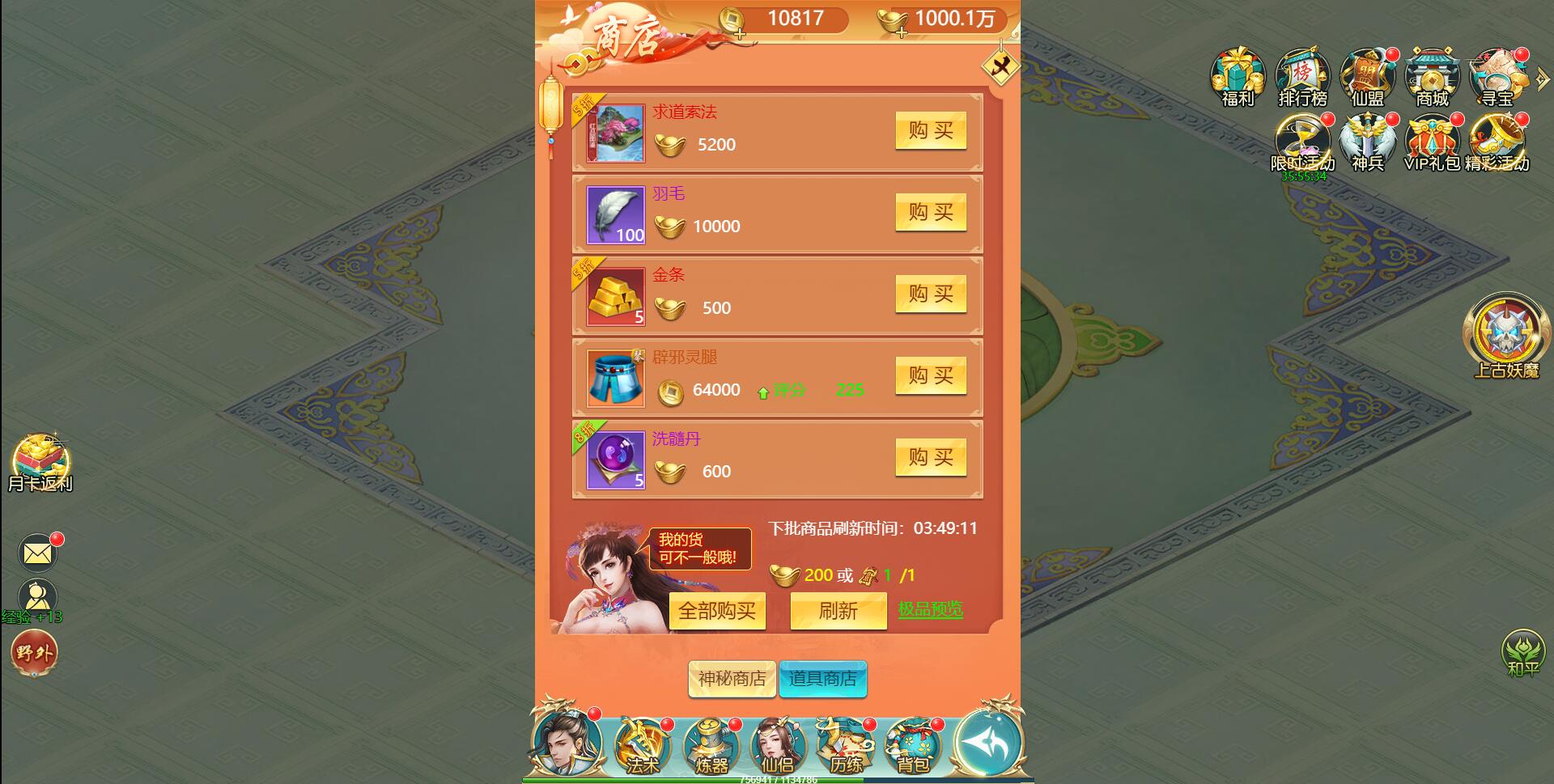Open the 背包 inventory
Image resolution: width=1554 pixels, height=784 pixels.
pos(911,744)
